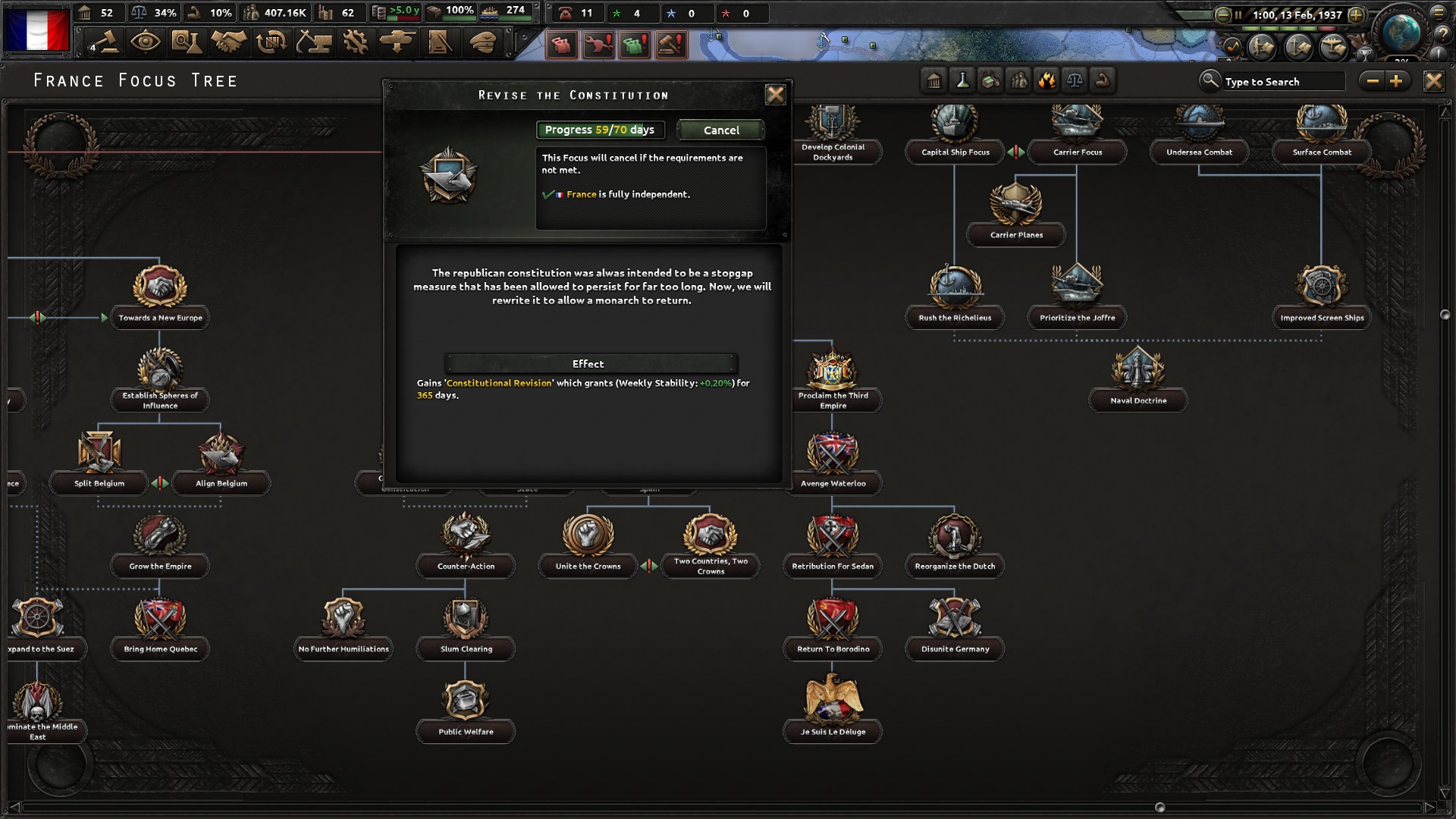Toggle the stability scales filter
The height and width of the screenshot is (819, 1456).
coord(1075,79)
